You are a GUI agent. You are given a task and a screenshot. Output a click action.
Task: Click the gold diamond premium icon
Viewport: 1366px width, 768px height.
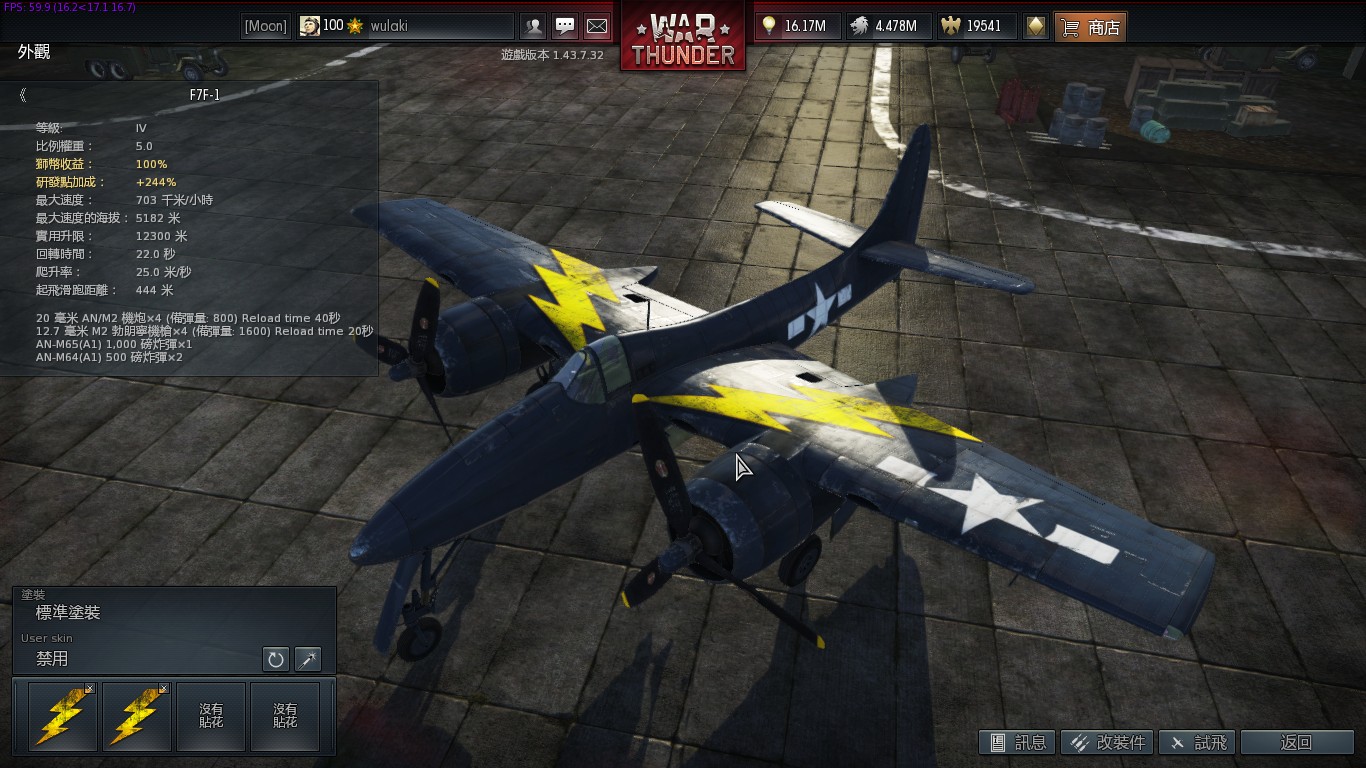click(1036, 26)
